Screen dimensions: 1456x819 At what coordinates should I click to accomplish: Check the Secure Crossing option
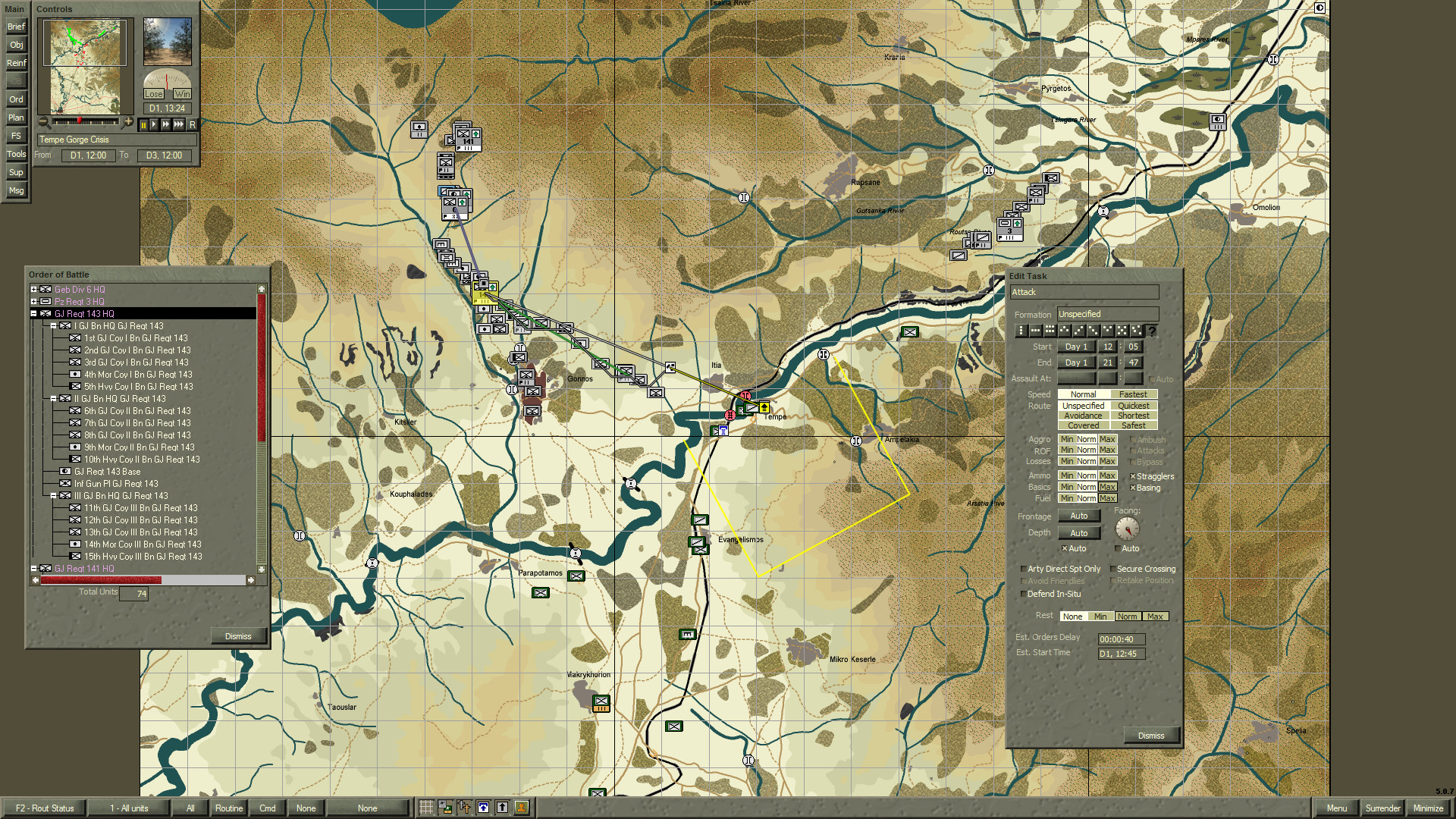pos(1112,568)
